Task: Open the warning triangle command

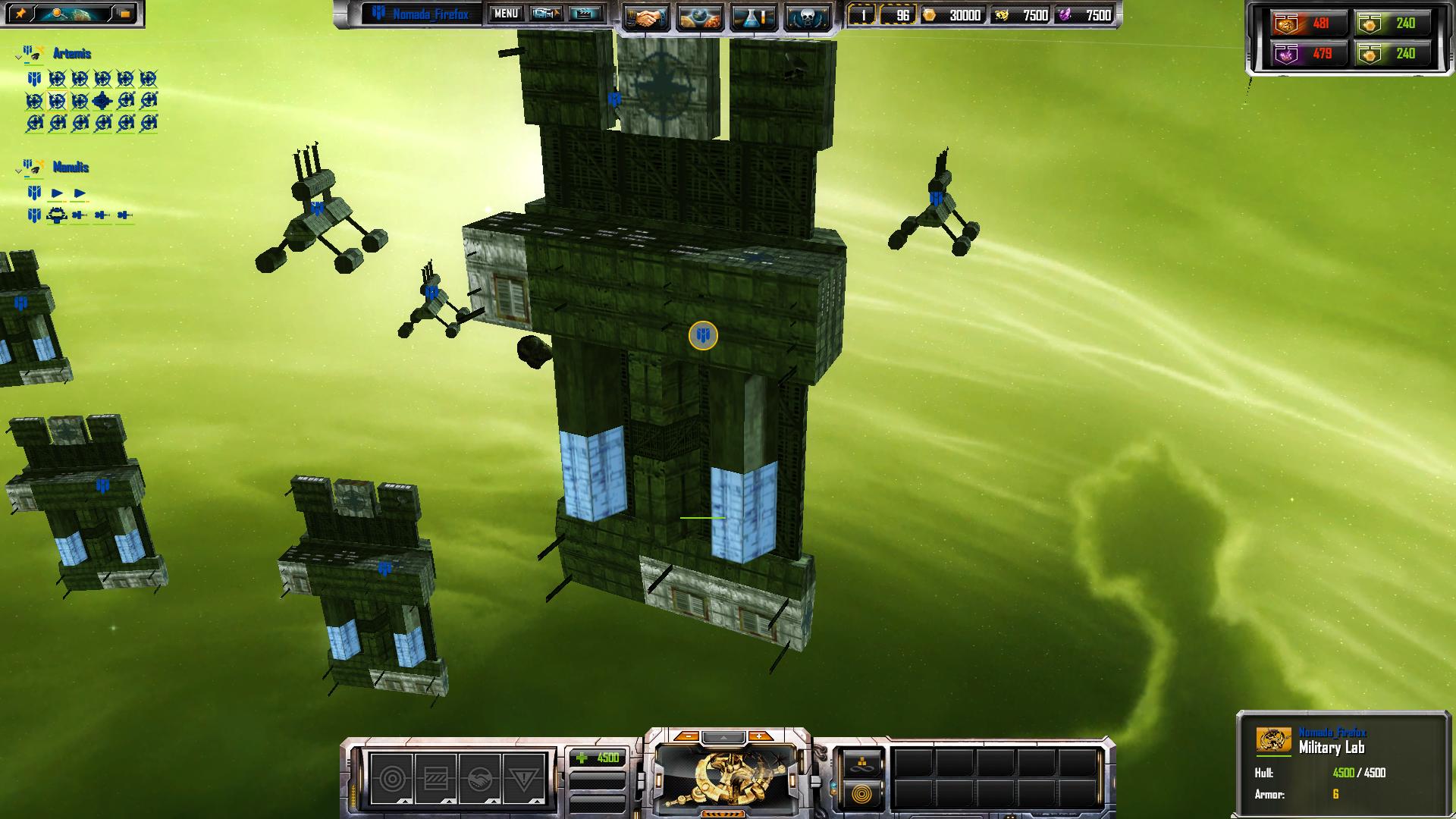Action: tap(523, 778)
